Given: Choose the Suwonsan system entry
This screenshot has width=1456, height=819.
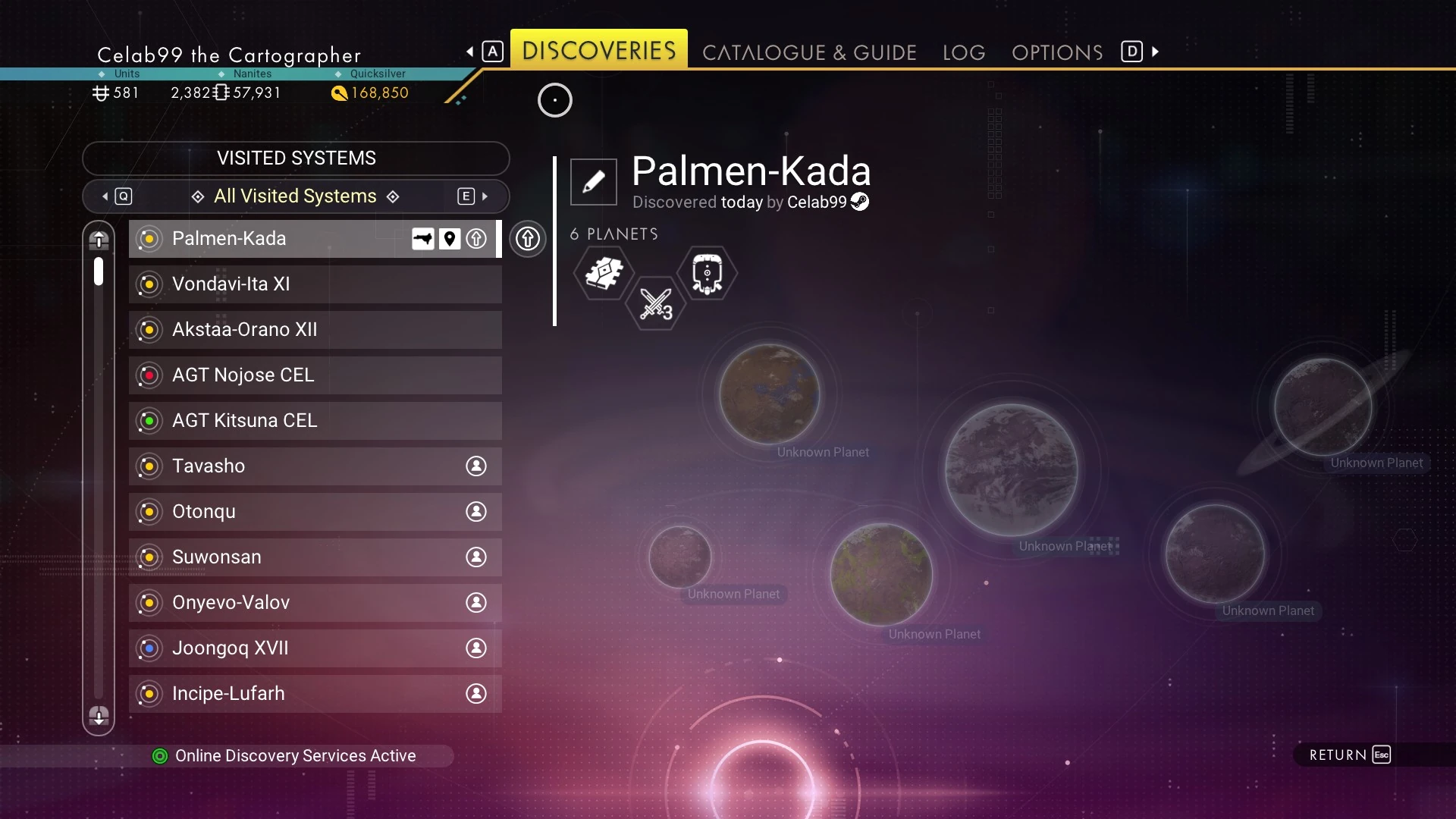Looking at the screenshot, I should (x=315, y=557).
